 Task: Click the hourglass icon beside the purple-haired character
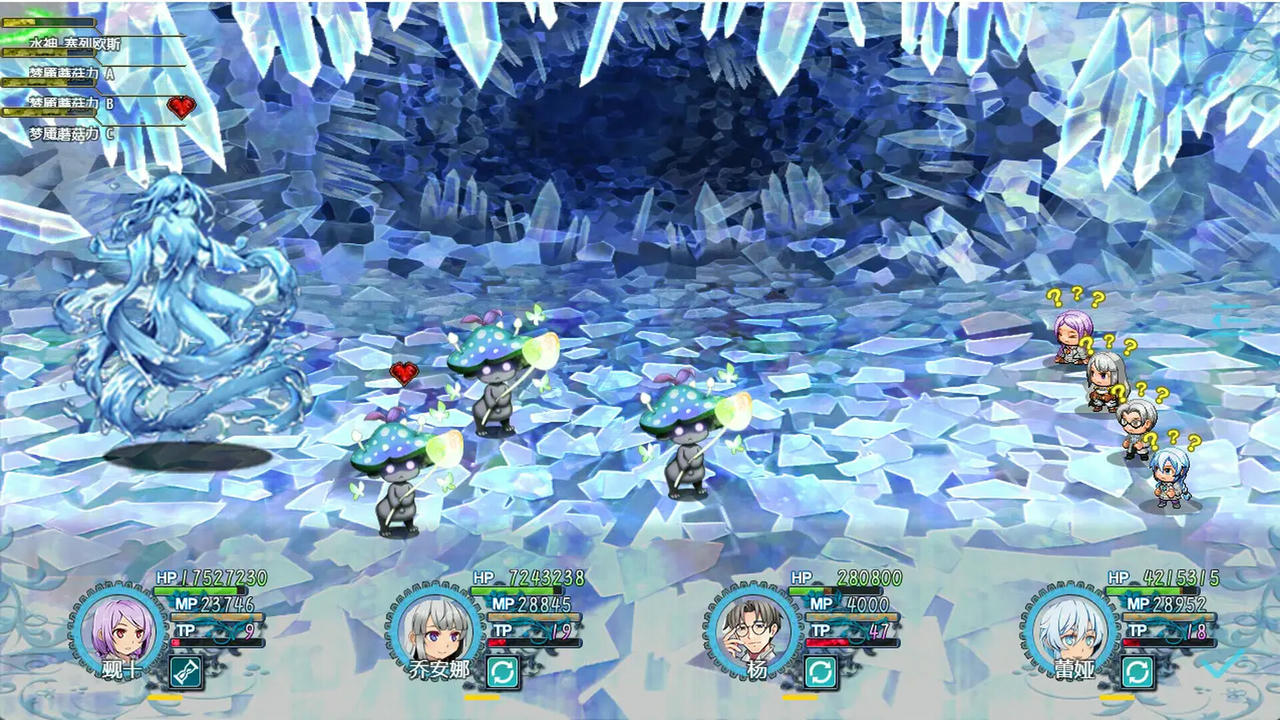pos(186,672)
